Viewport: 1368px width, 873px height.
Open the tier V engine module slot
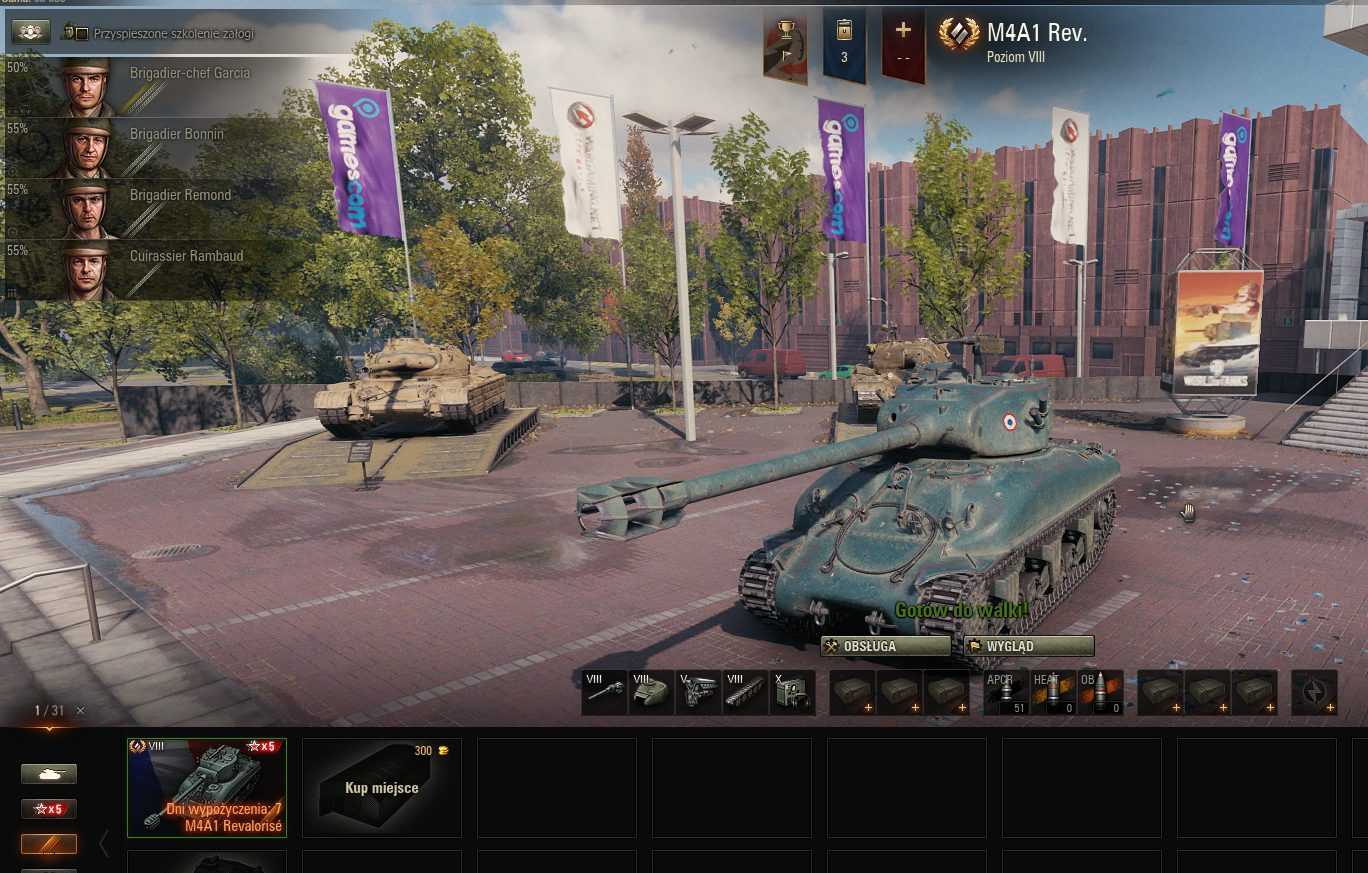point(698,692)
